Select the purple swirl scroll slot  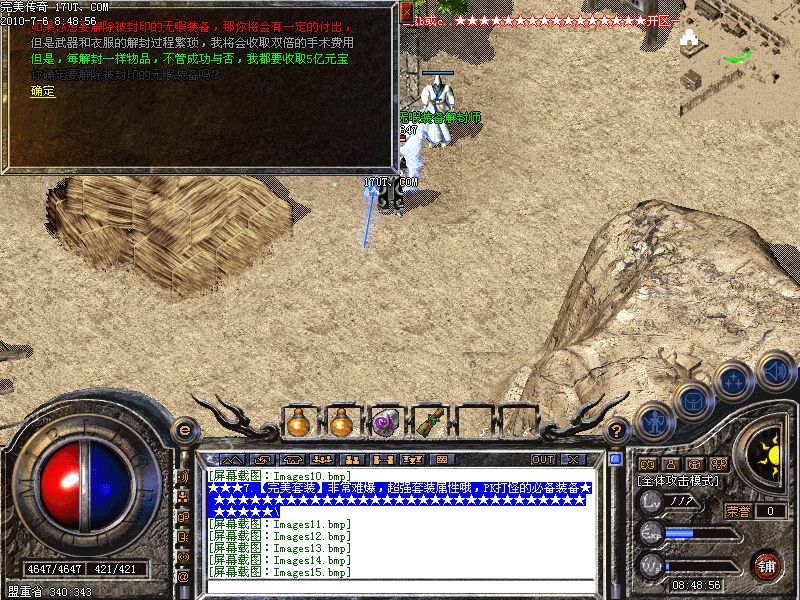[384, 423]
